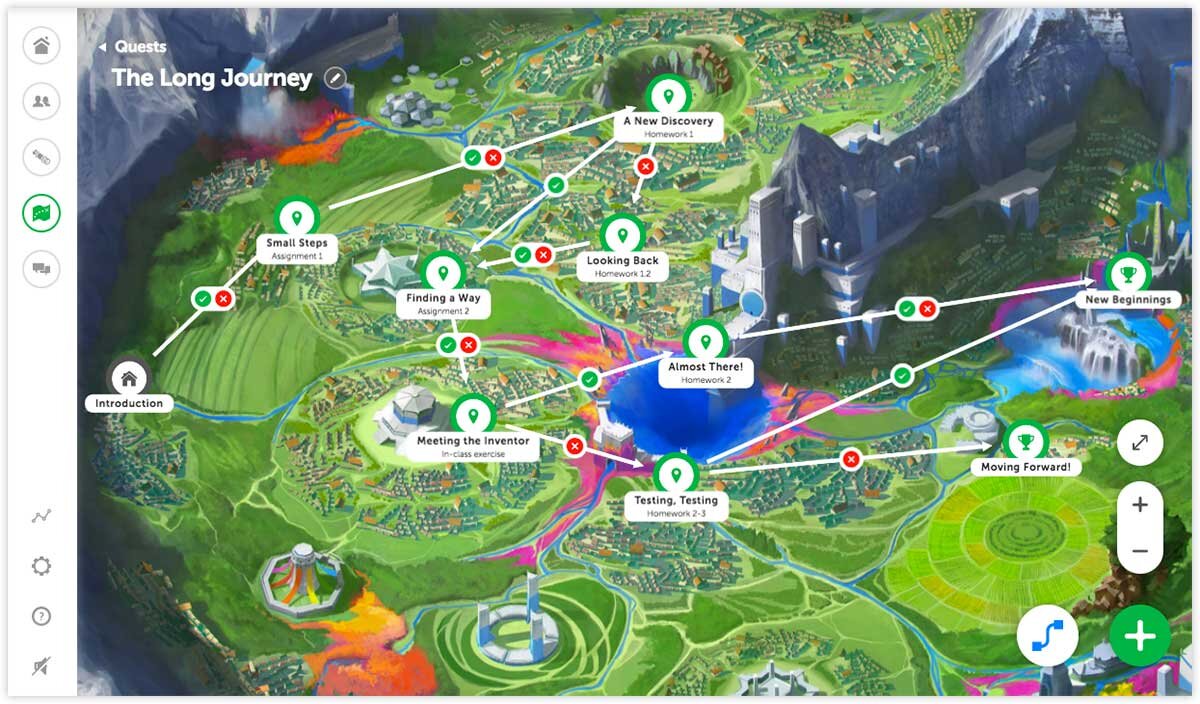Open the Finding a Way objective
This screenshot has width=1200, height=704.
tap(443, 273)
